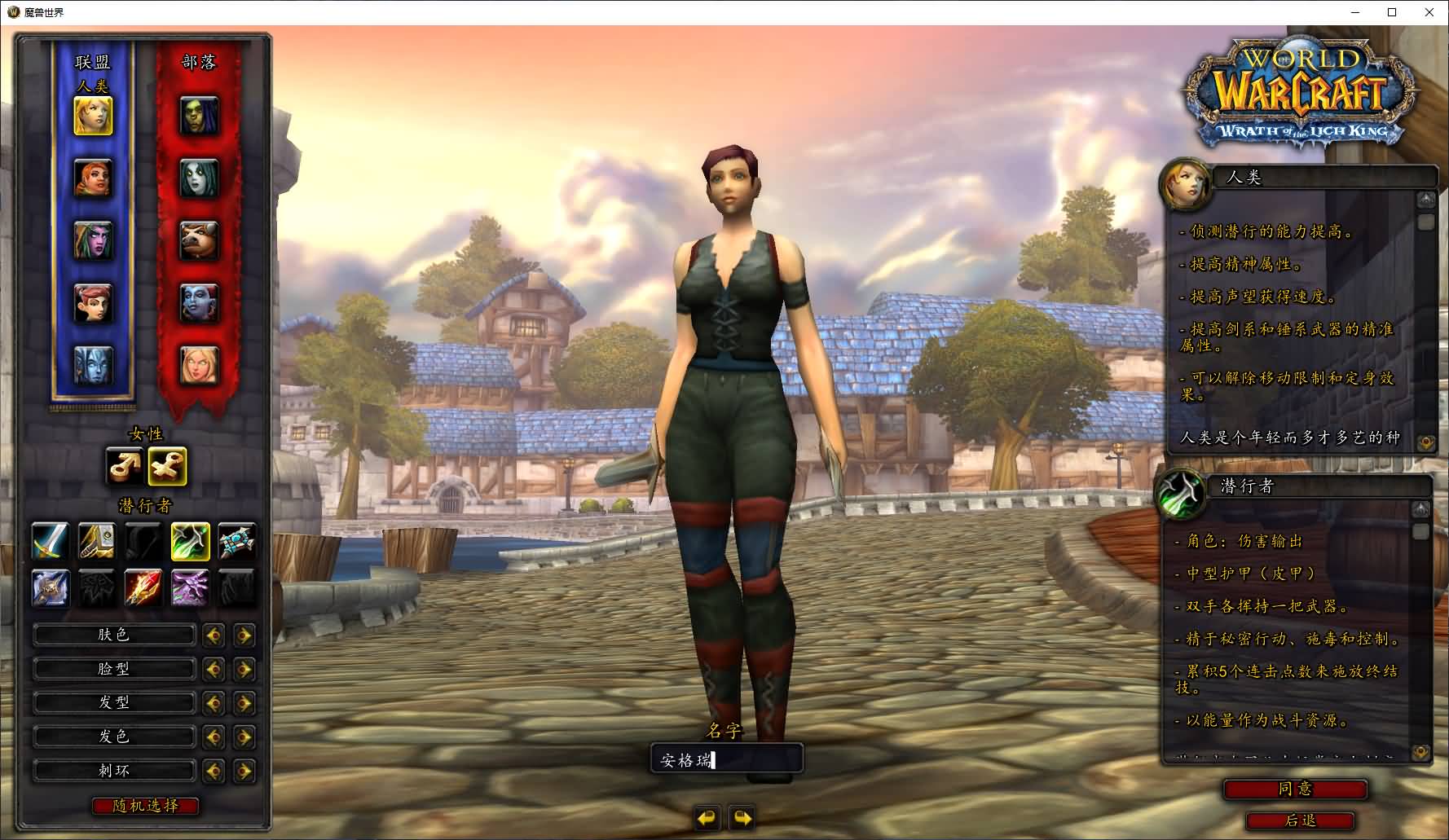Choose the Blood Elf race portrait
The image size is (1449, 840).
pos(199,365)
